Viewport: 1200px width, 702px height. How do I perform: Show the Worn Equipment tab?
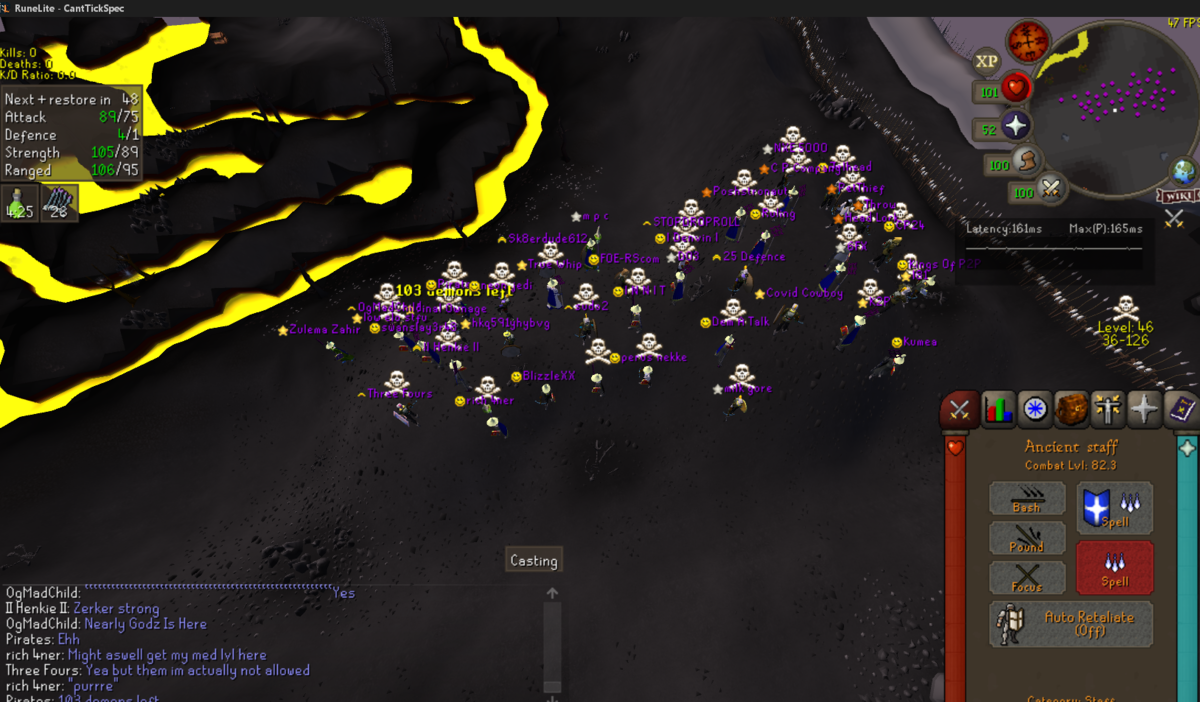(x=1108, y=409)
